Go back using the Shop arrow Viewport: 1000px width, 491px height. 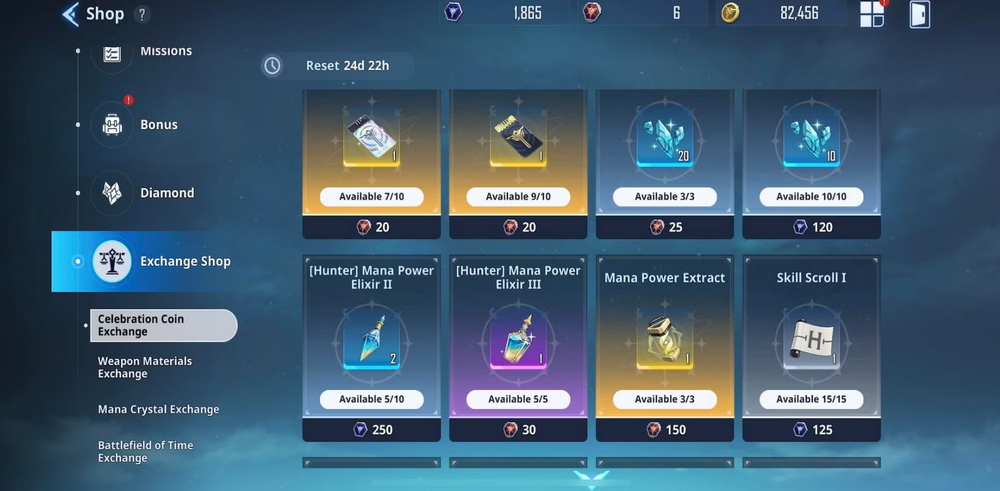(x=70, y=14)
